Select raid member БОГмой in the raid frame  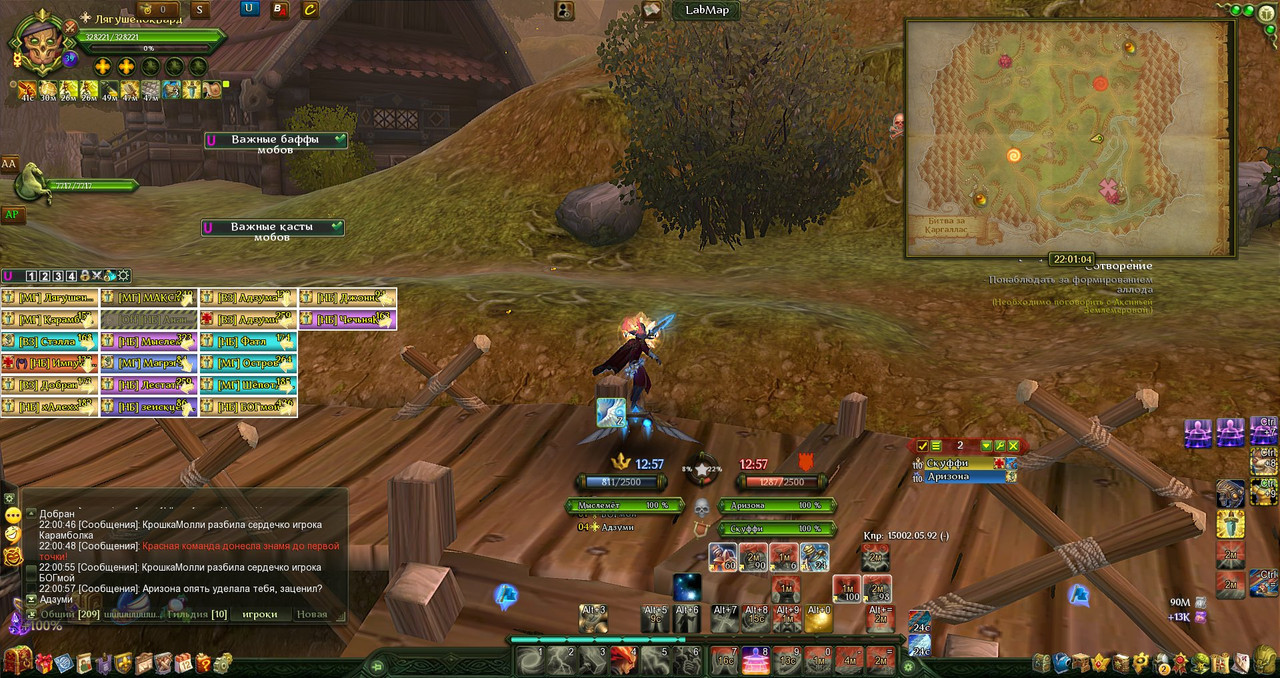248,407
